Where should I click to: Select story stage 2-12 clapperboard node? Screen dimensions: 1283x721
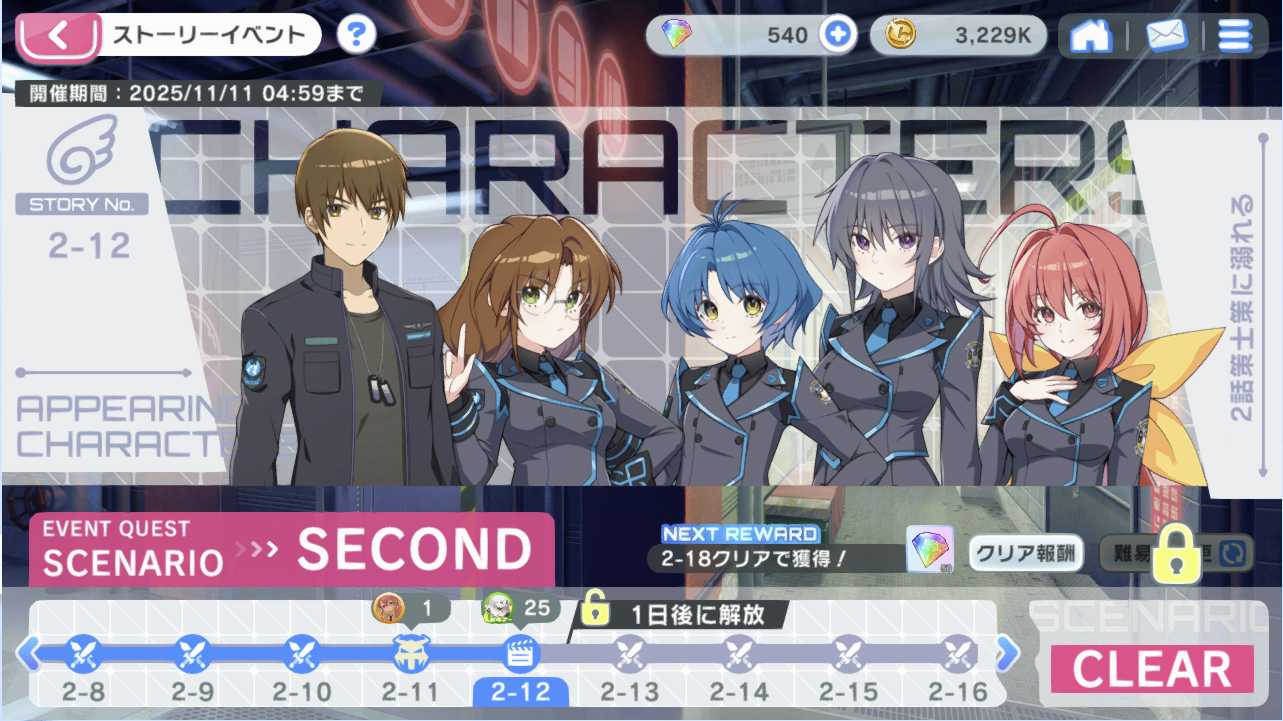pyautogui.click(x=520, y=655)
